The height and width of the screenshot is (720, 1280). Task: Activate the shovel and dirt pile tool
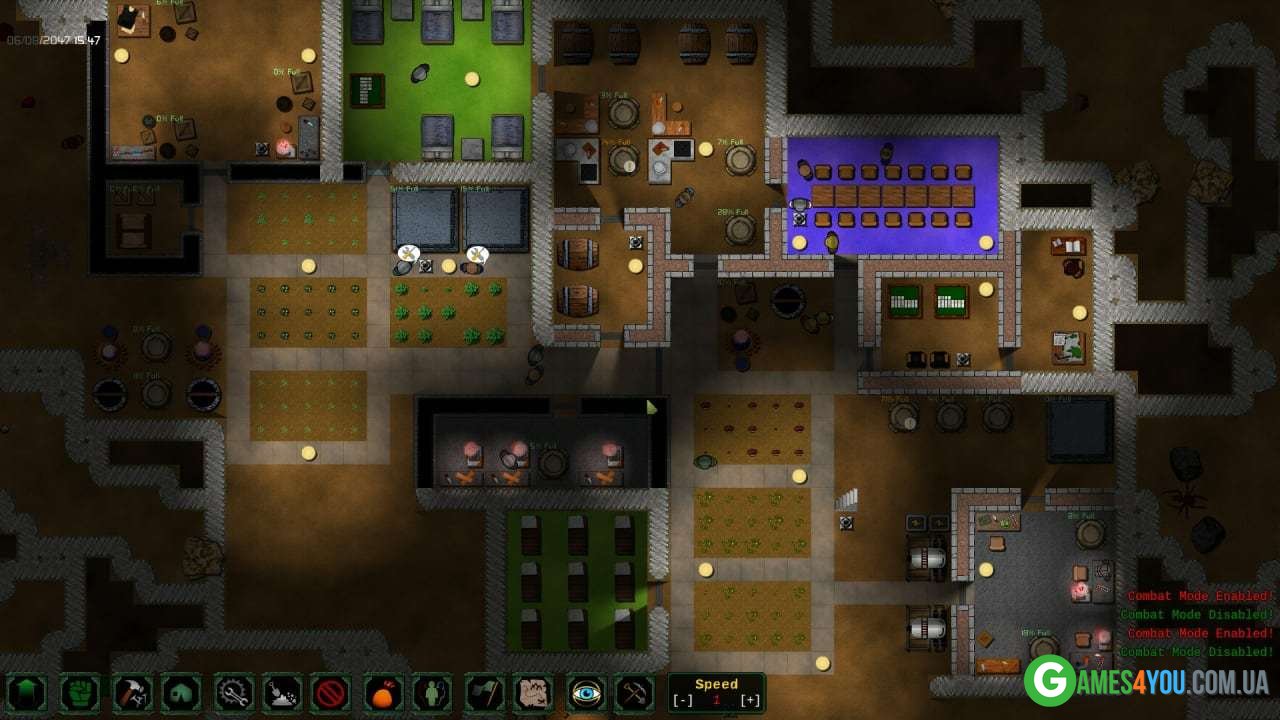point(283,692)
